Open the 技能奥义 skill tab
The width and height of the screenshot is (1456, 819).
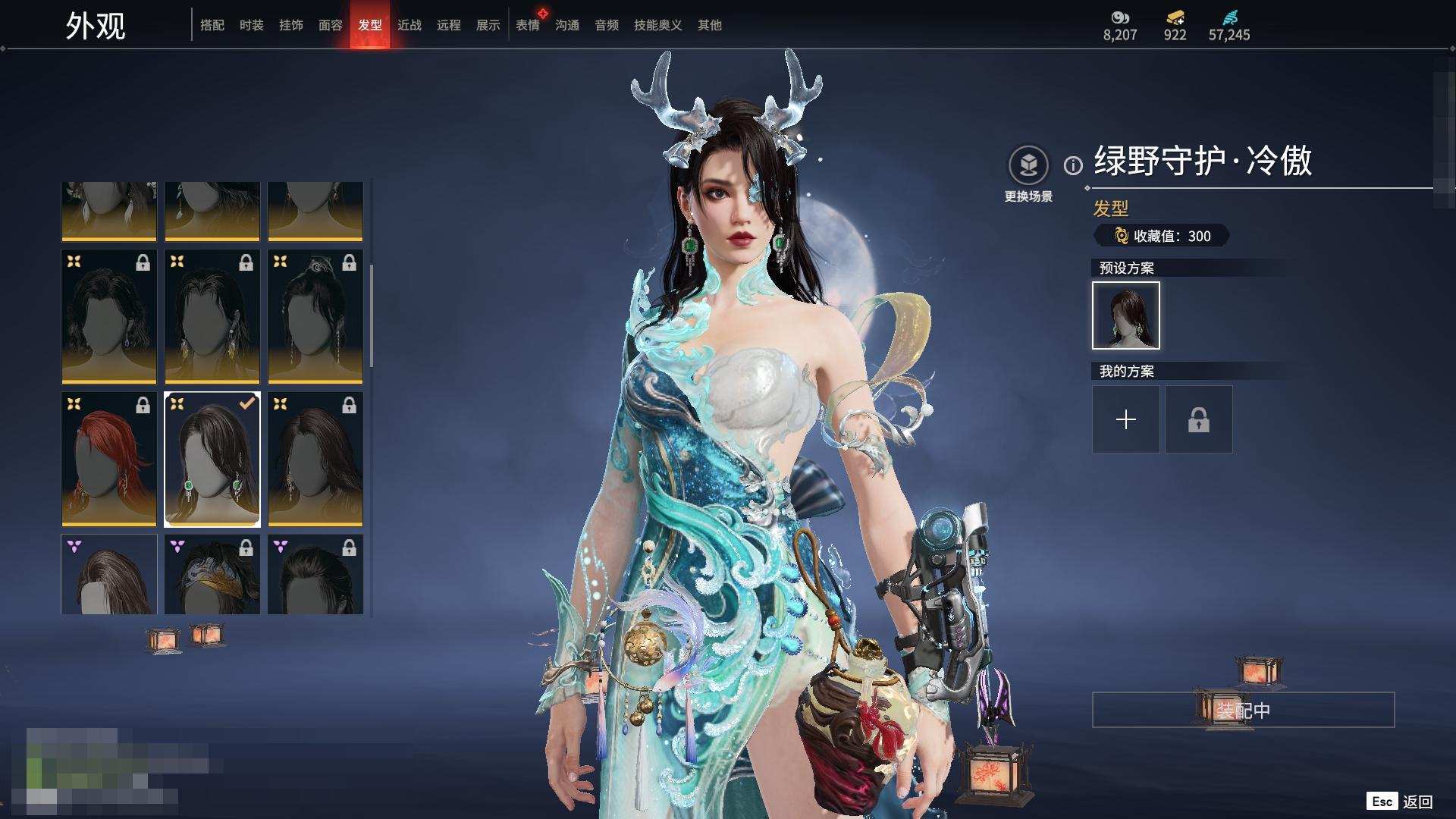pos(657,25)
